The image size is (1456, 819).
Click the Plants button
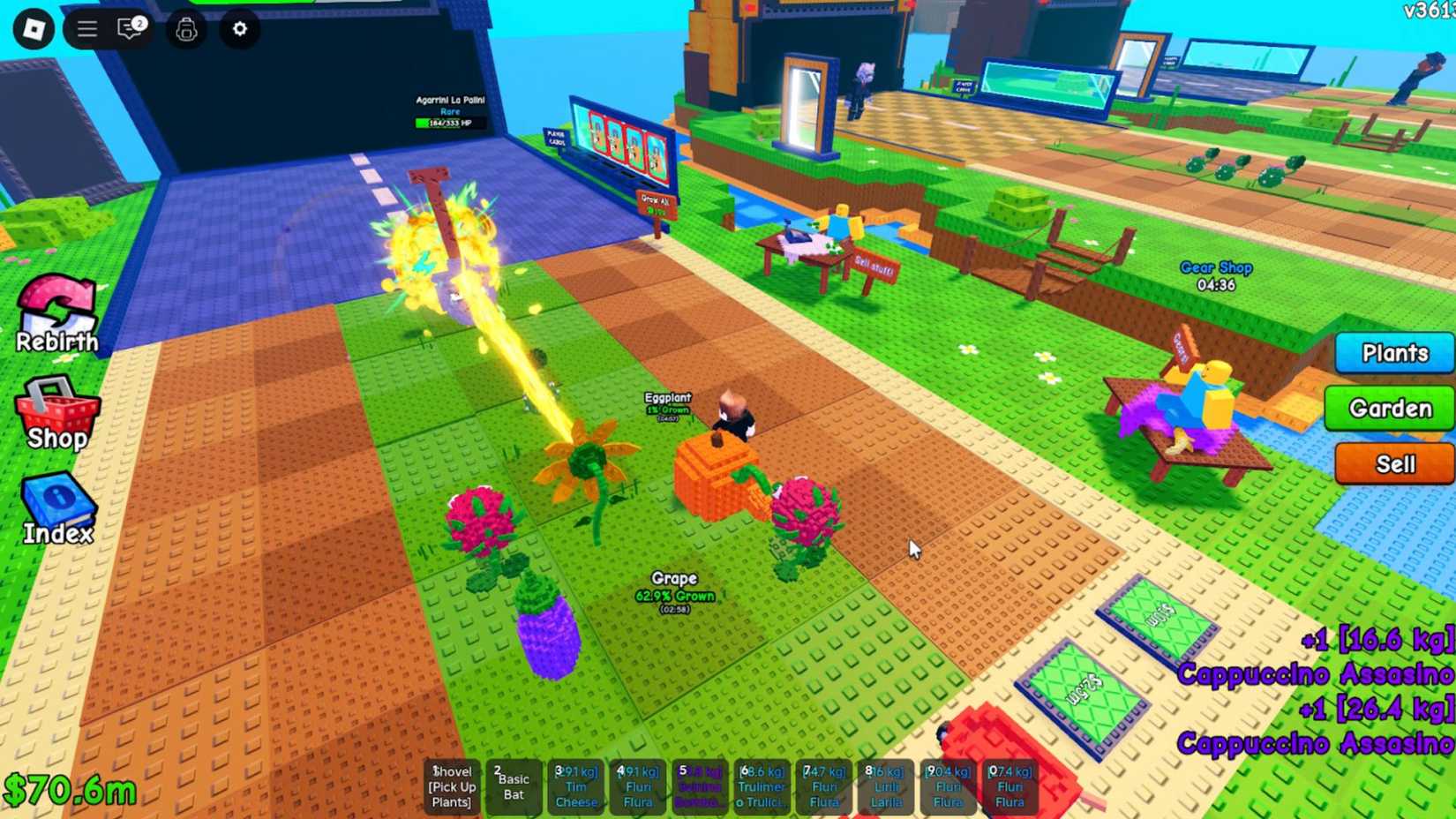tap(1394, 353)
